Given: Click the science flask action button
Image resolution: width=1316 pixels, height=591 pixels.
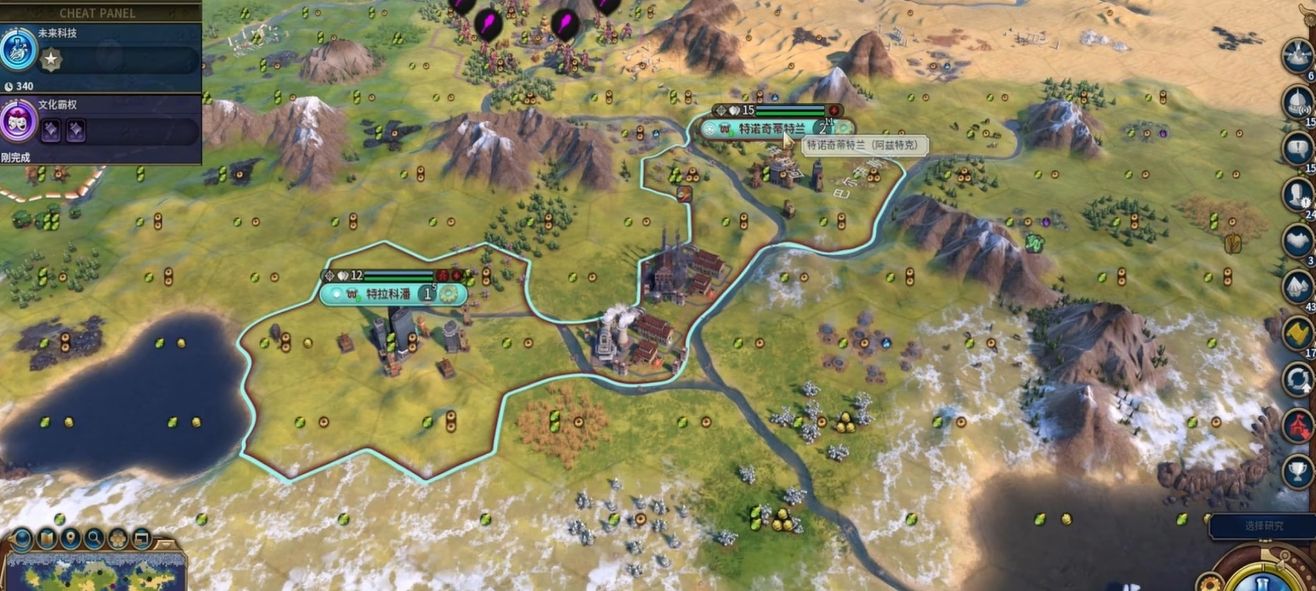Looking at the screenshot, I should tap(1264, 580).
